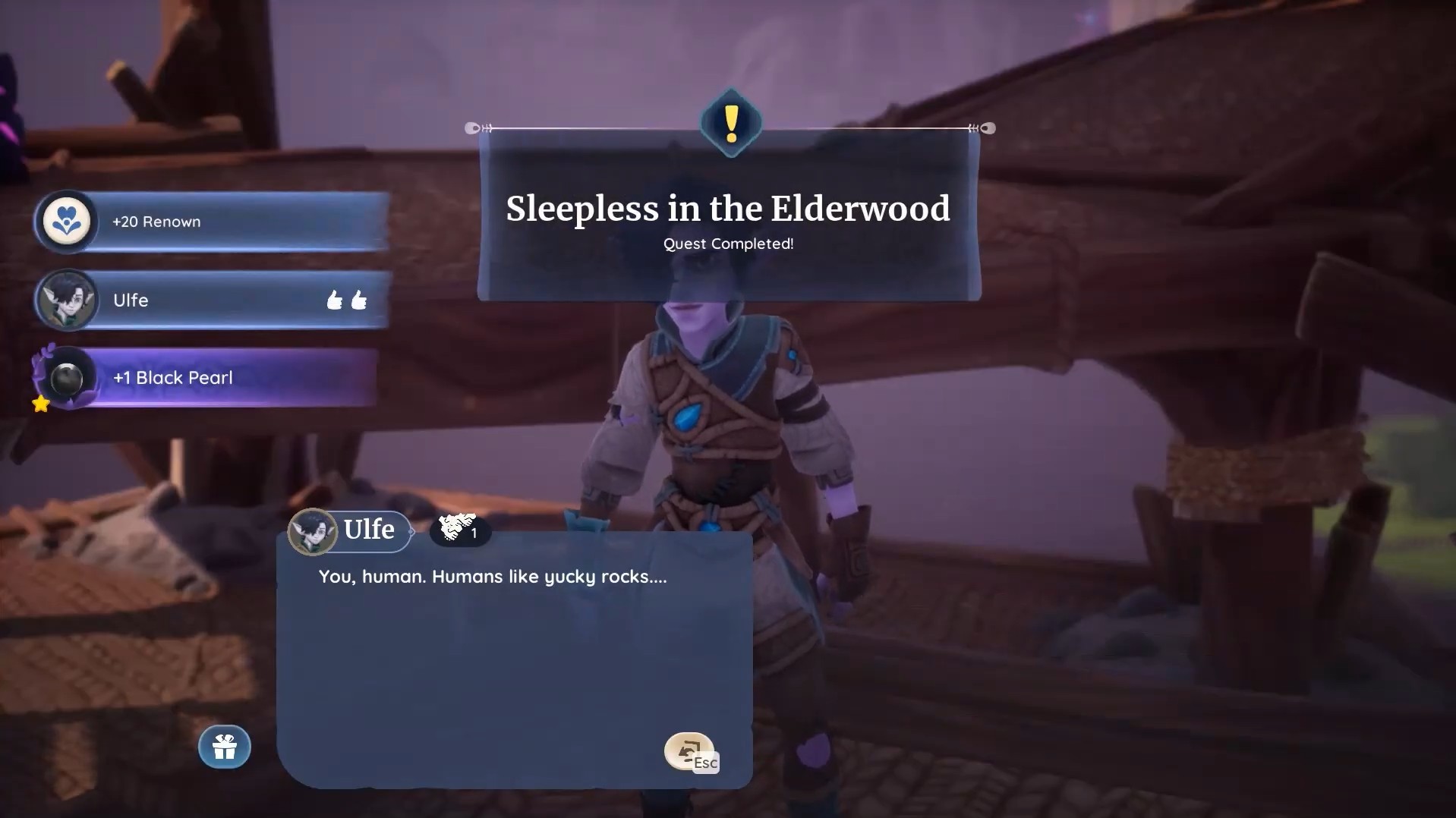Toggle the star on the Black Pearl reward
This screenshot has width=1456, height=818.
(41, 404)
